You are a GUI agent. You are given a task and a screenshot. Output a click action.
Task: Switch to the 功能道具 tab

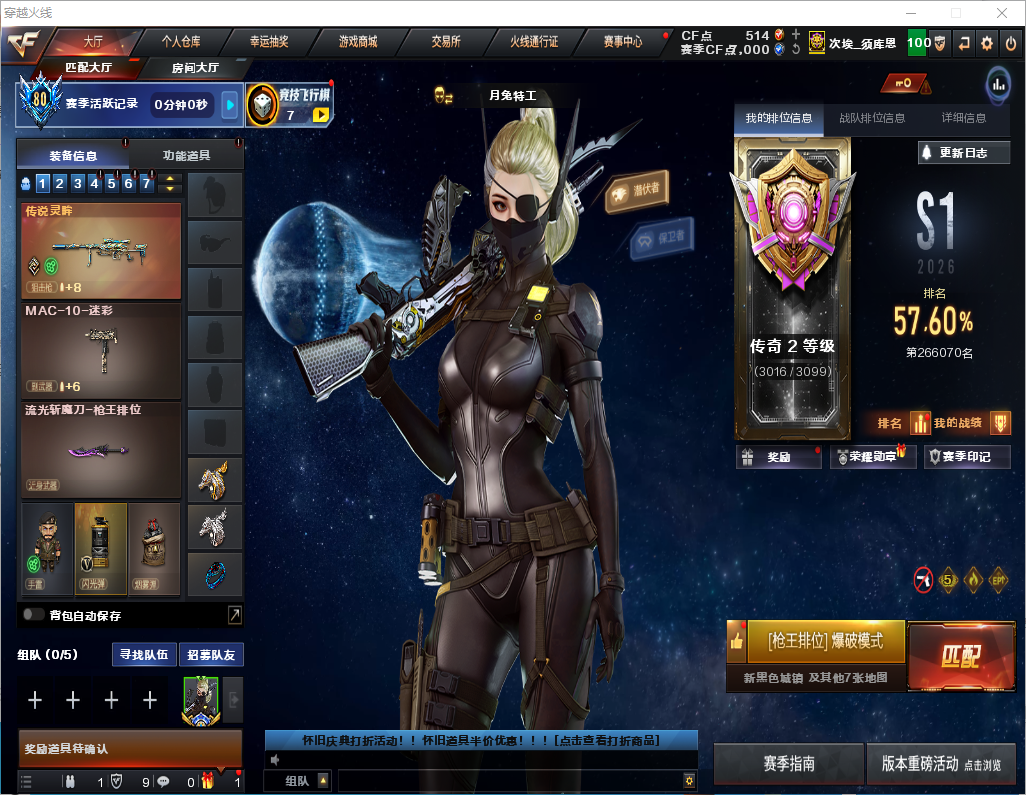pyautogui.click(x=187, y=156)
